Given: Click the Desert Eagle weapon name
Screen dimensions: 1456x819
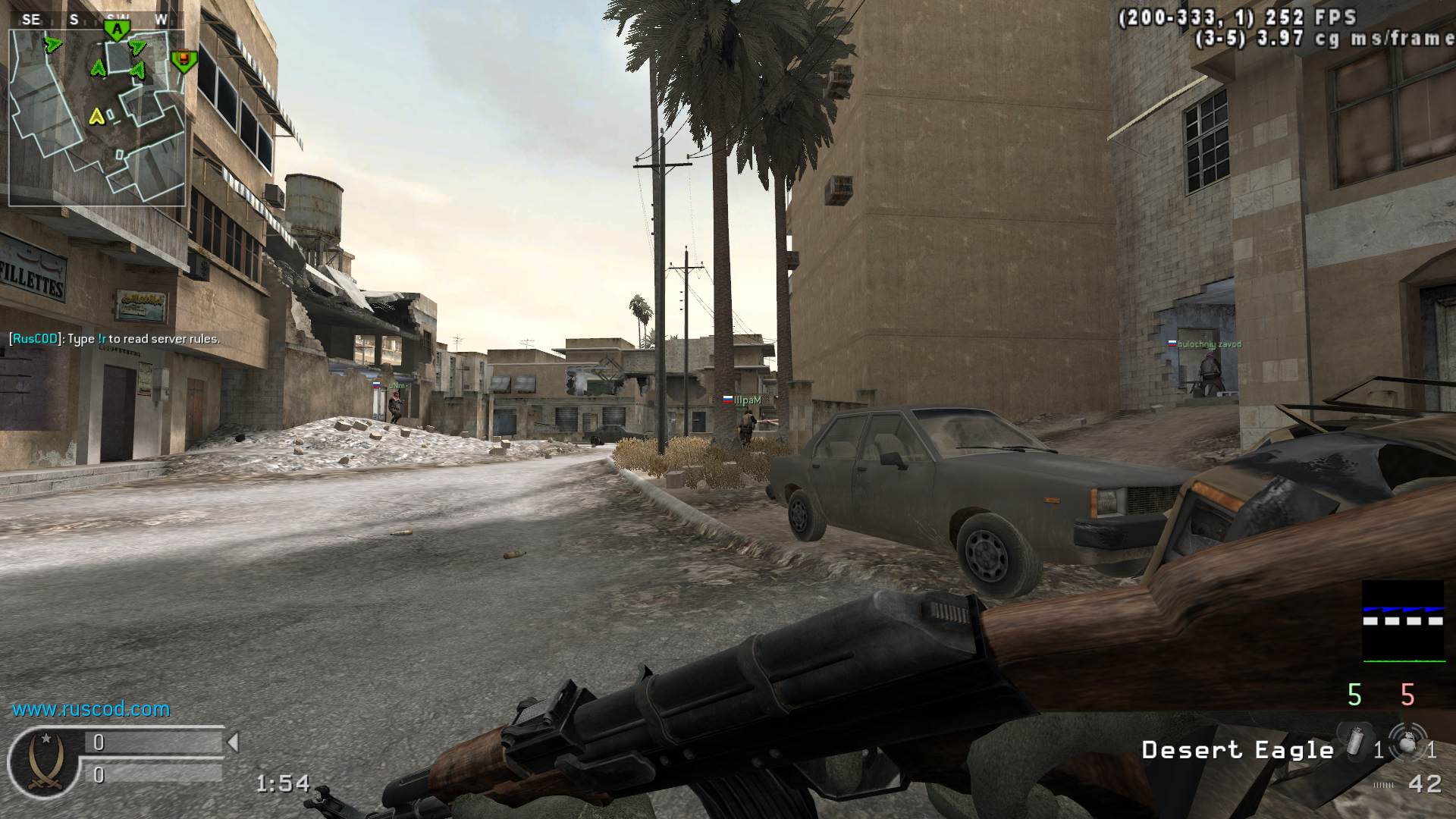Looking at the screenshot, I should (1238, 750).
